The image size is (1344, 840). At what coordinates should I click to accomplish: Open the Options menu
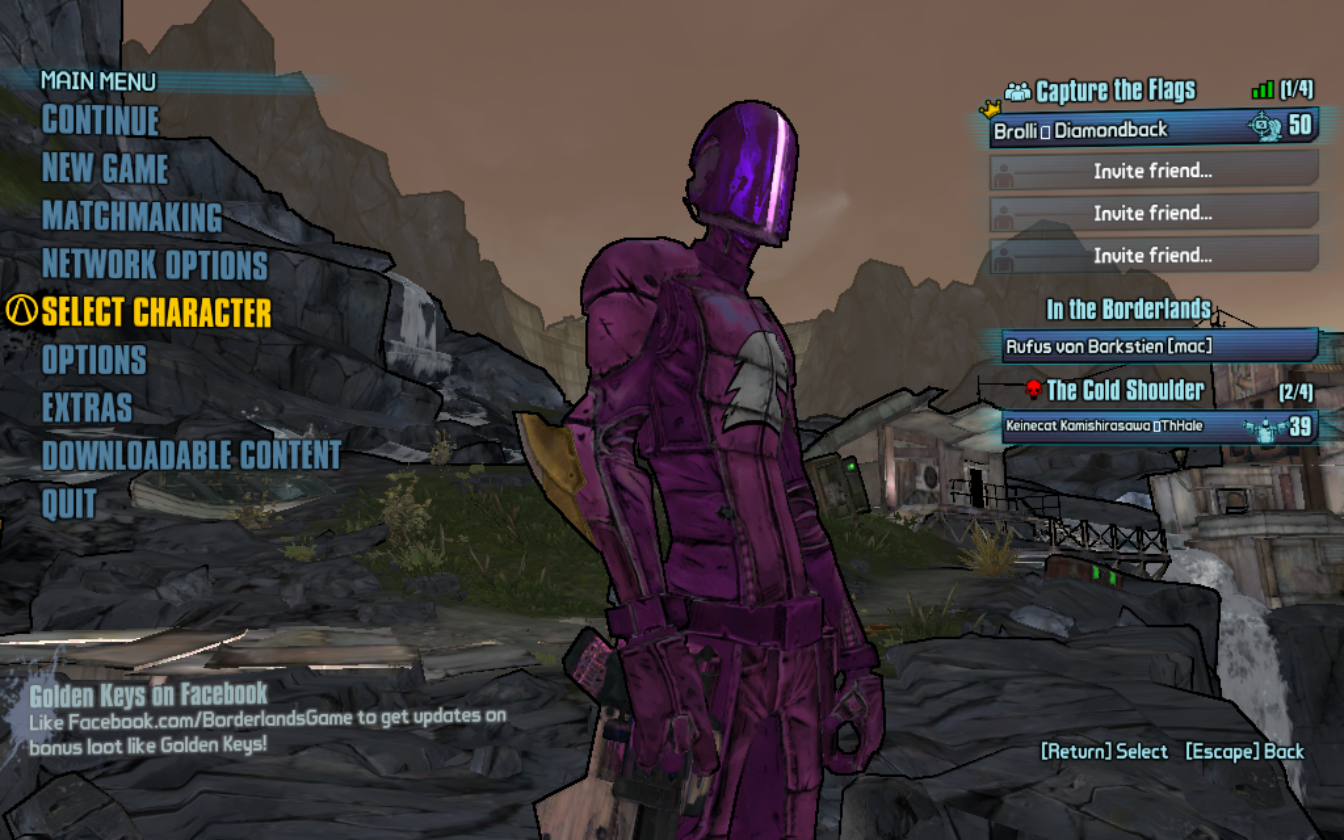point(94,360)
